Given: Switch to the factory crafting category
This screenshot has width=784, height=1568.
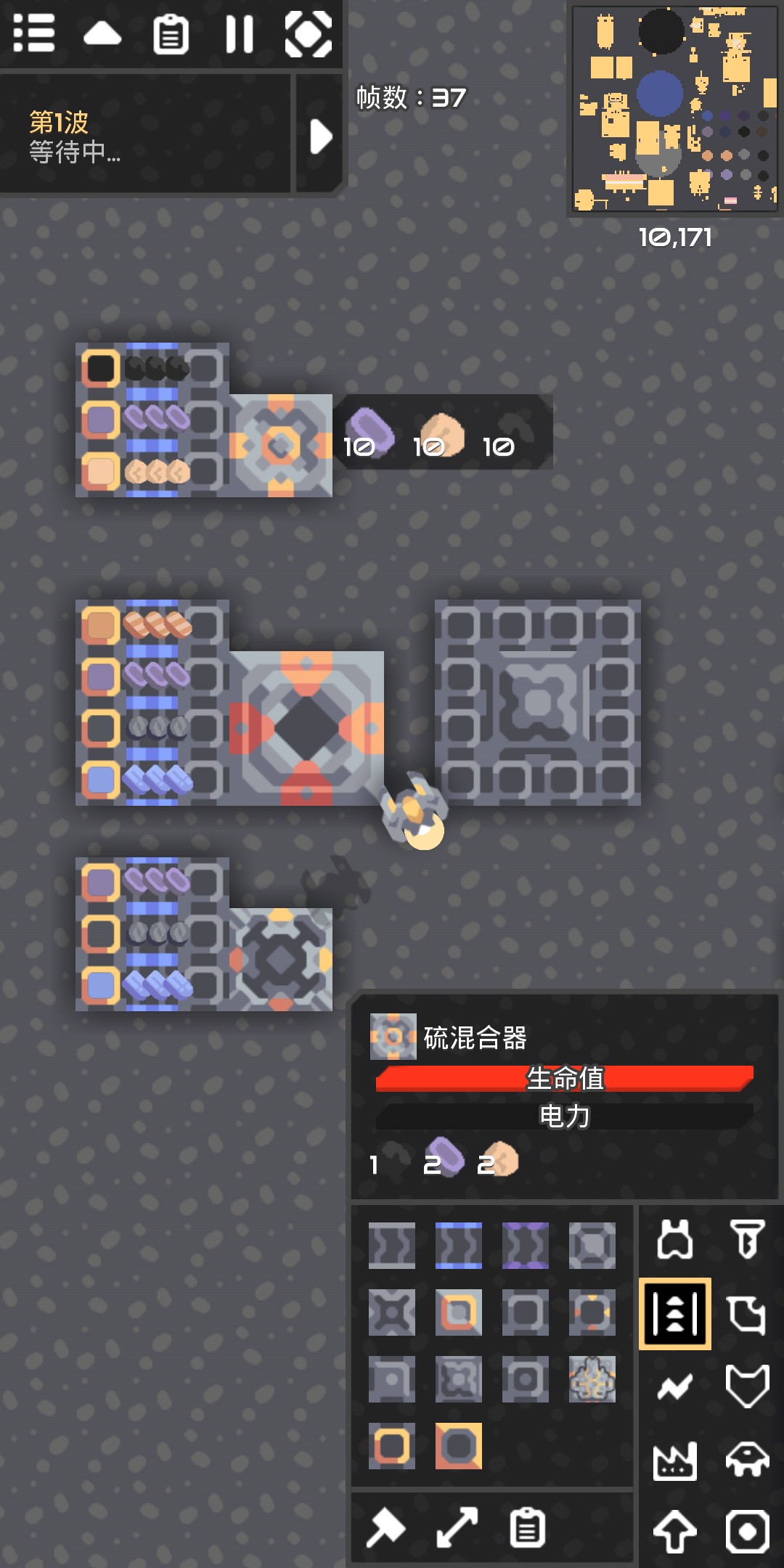Looking at the screenshot, I should 675,1461.
